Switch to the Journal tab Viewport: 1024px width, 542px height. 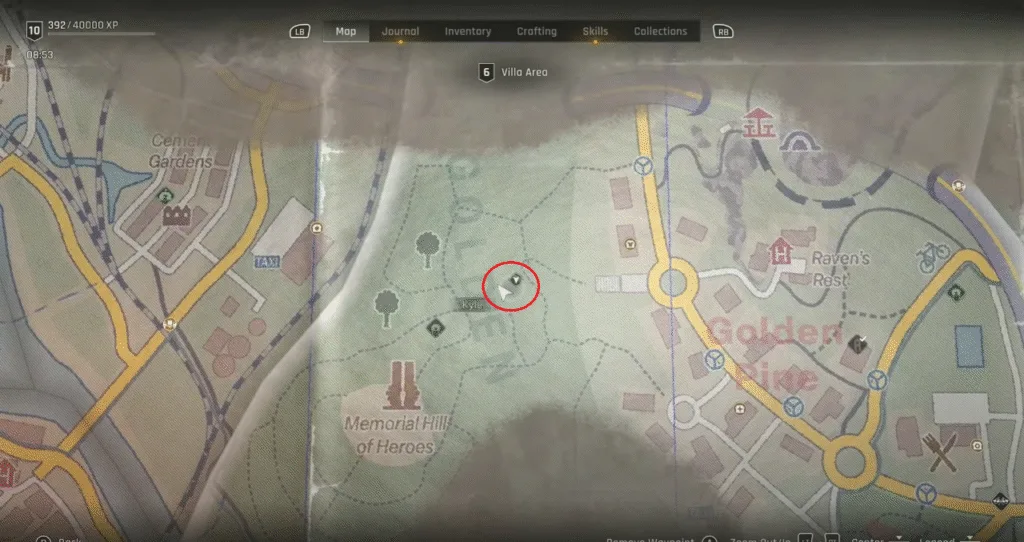coord(400,31)
